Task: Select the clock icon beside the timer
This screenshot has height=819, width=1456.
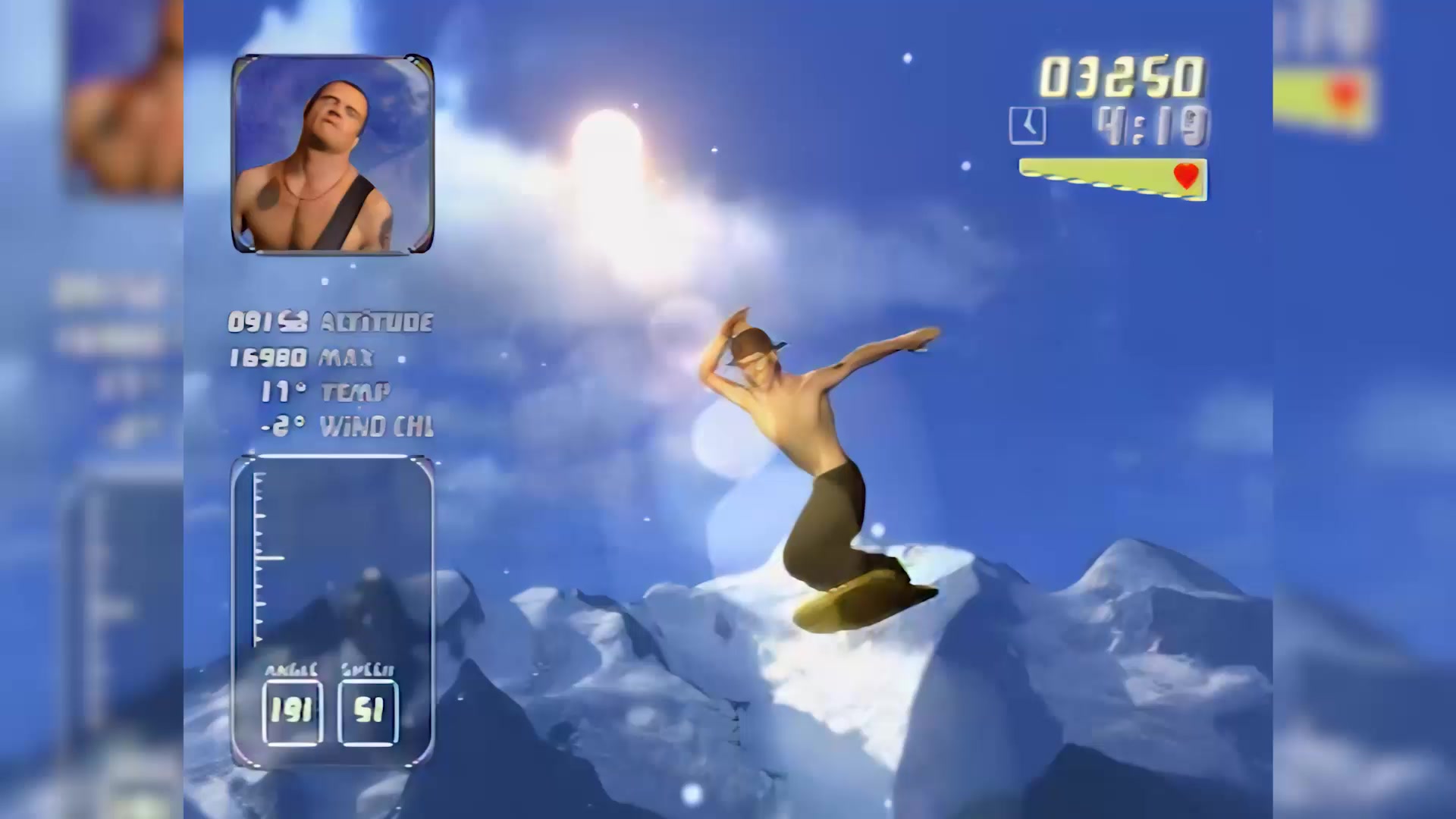Action: point(1027,126)
